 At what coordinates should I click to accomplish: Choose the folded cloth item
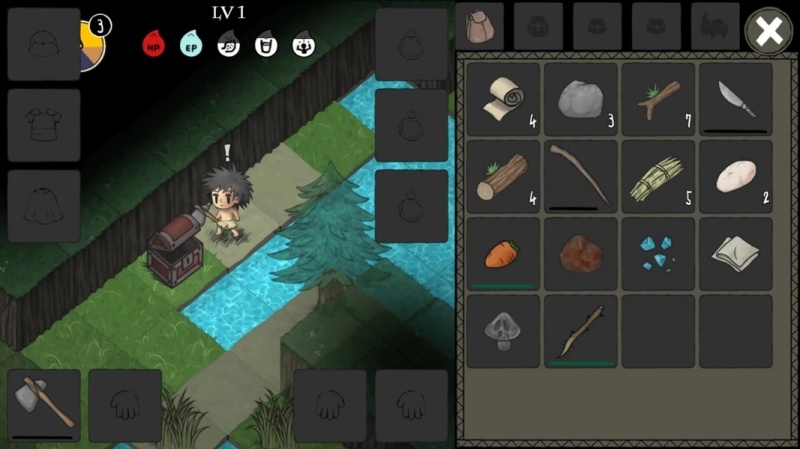click(735, 254)
